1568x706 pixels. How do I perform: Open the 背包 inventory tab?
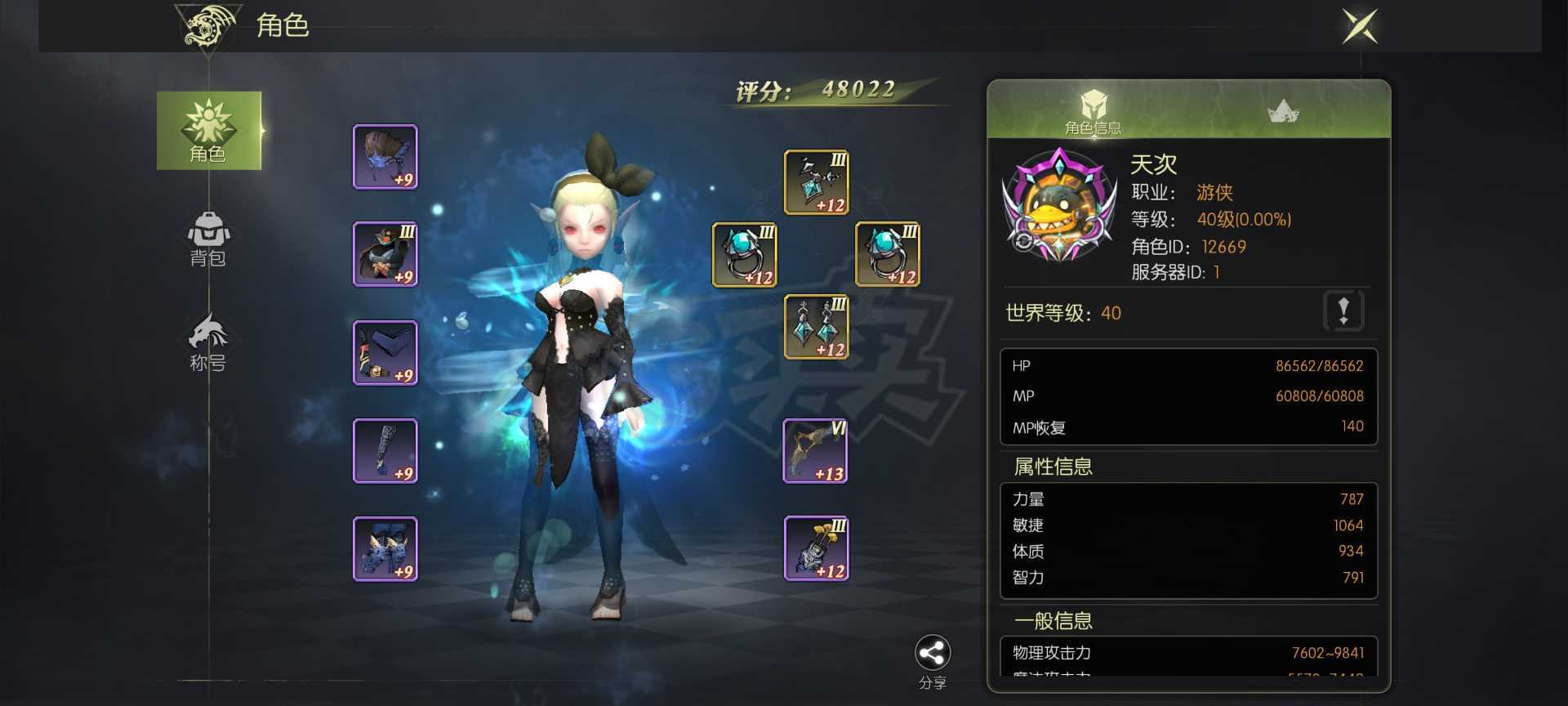coord(208,240)
